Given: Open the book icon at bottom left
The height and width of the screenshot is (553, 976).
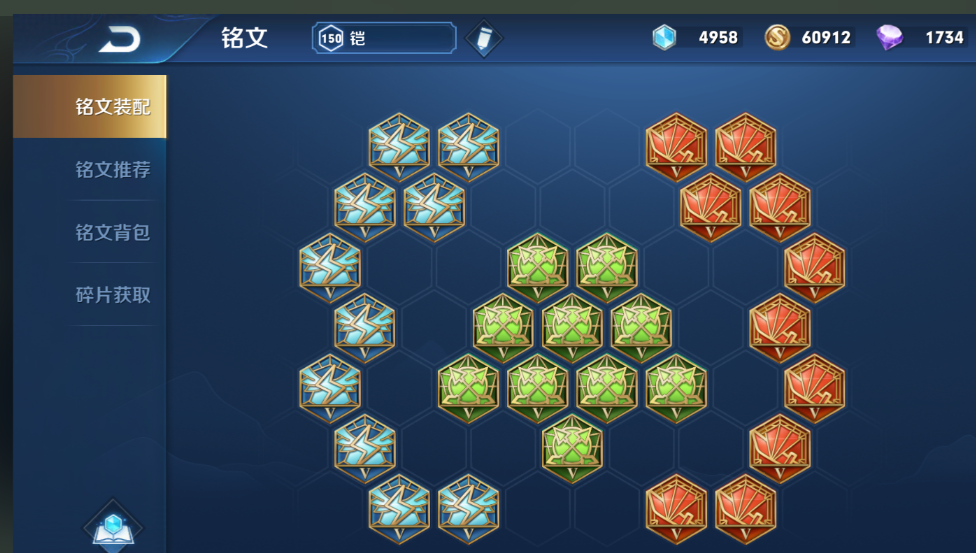Looking at the screenshot, I should coord(113,527).
